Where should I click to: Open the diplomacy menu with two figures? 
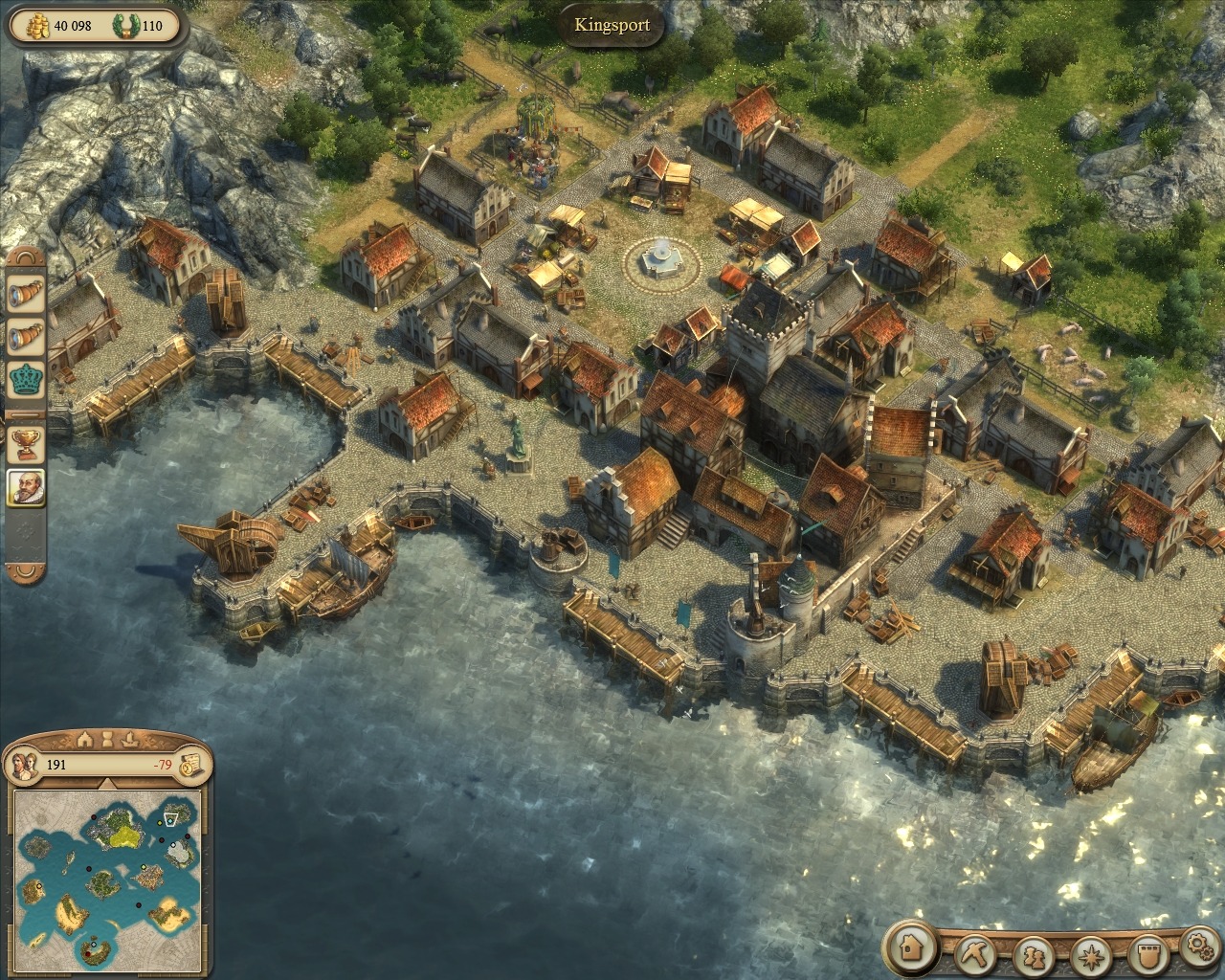coord(1033,954)
